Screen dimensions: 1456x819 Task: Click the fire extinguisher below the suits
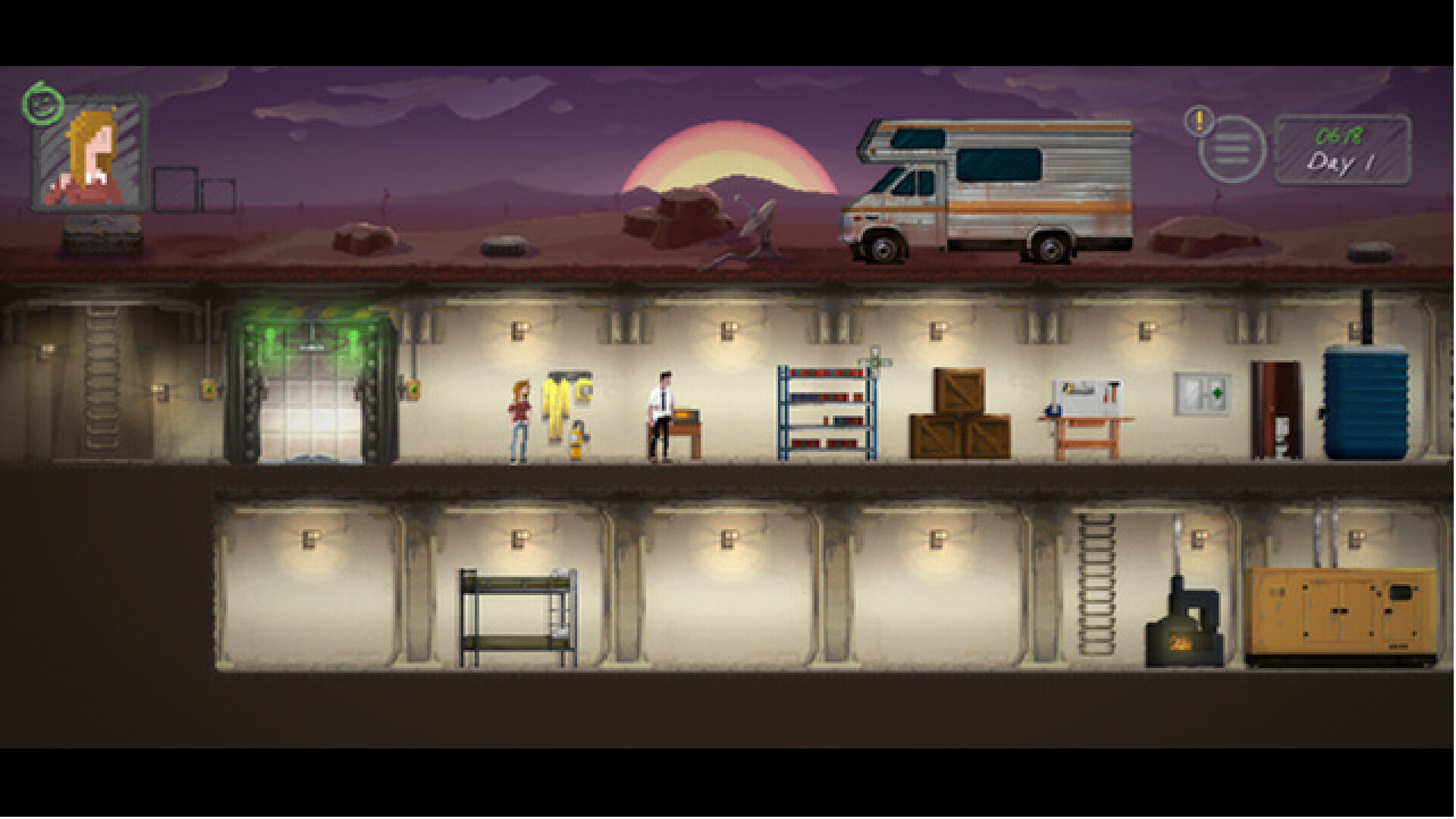click(576, 440)
